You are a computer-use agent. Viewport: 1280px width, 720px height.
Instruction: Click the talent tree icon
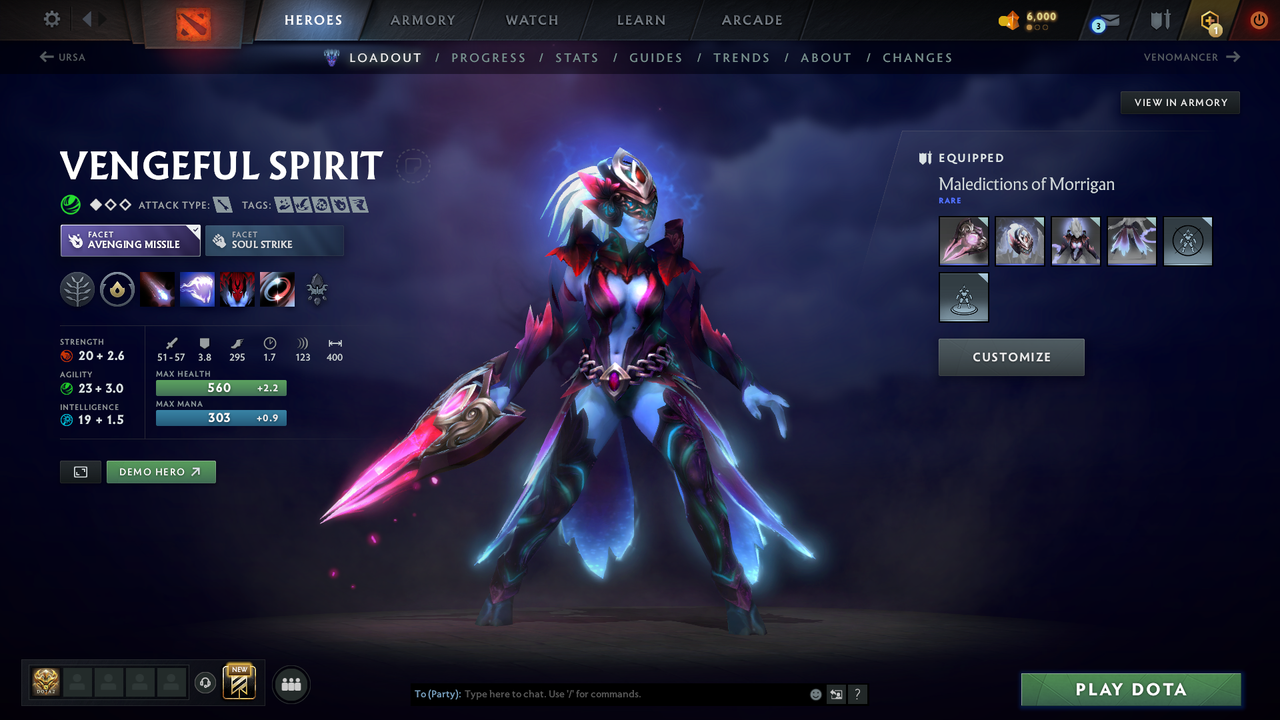(77, 289)
